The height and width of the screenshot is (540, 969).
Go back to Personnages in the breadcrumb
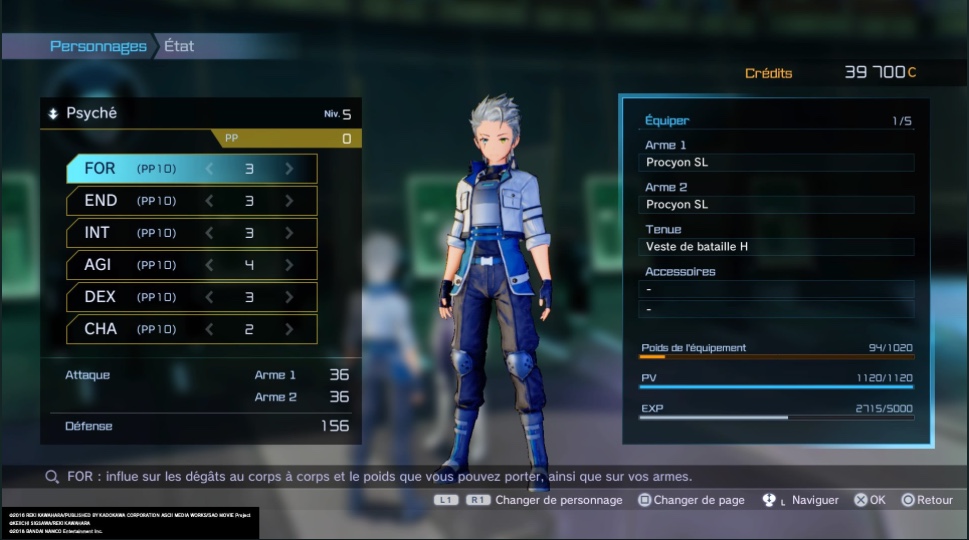click(98, 46)
